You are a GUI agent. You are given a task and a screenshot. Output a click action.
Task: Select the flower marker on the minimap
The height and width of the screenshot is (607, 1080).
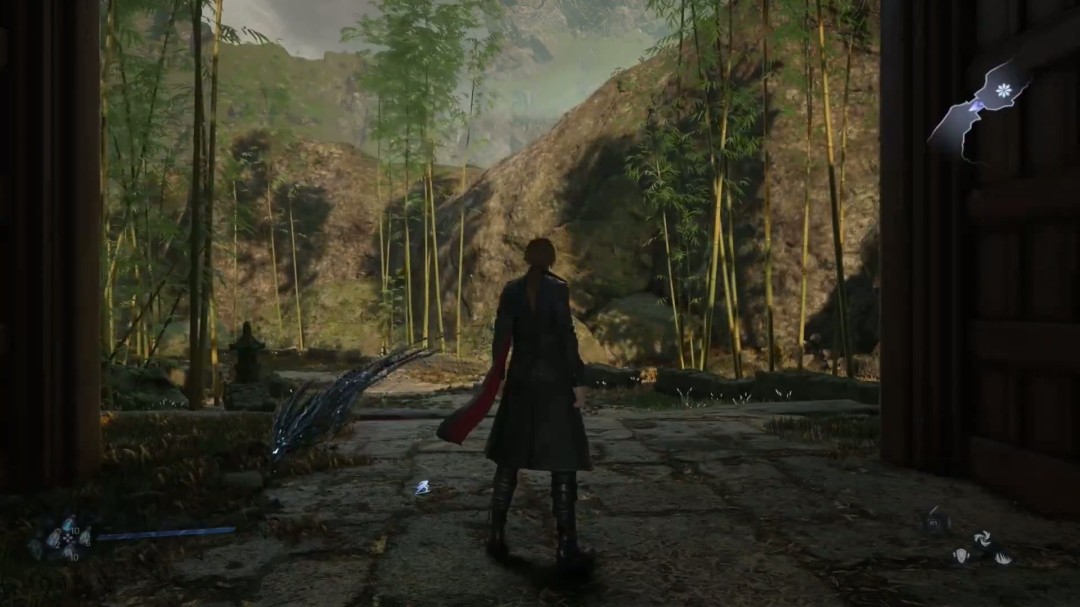1003,90
